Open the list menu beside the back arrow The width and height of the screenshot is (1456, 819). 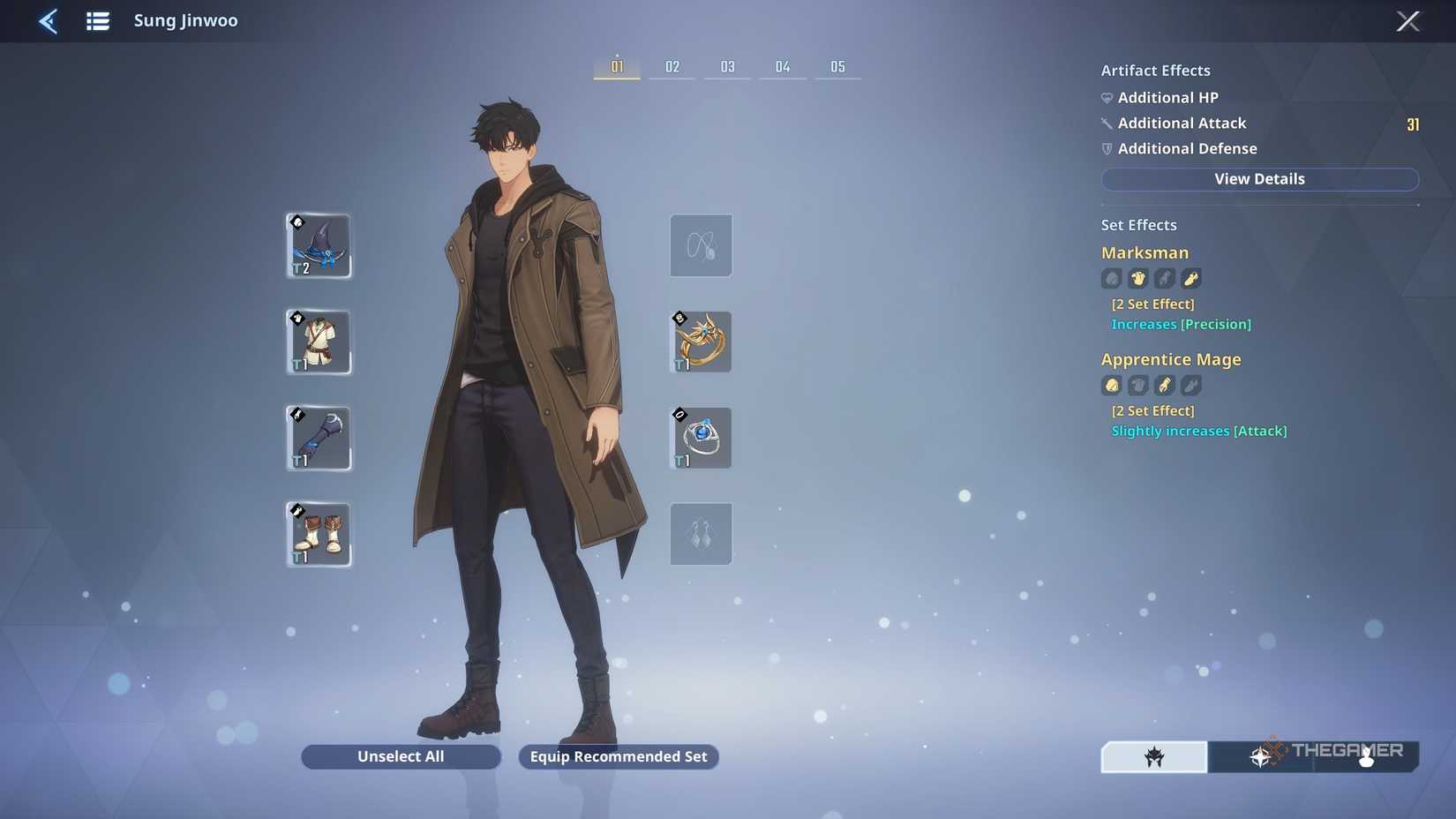pyautogui.click(x=97, y=21)
